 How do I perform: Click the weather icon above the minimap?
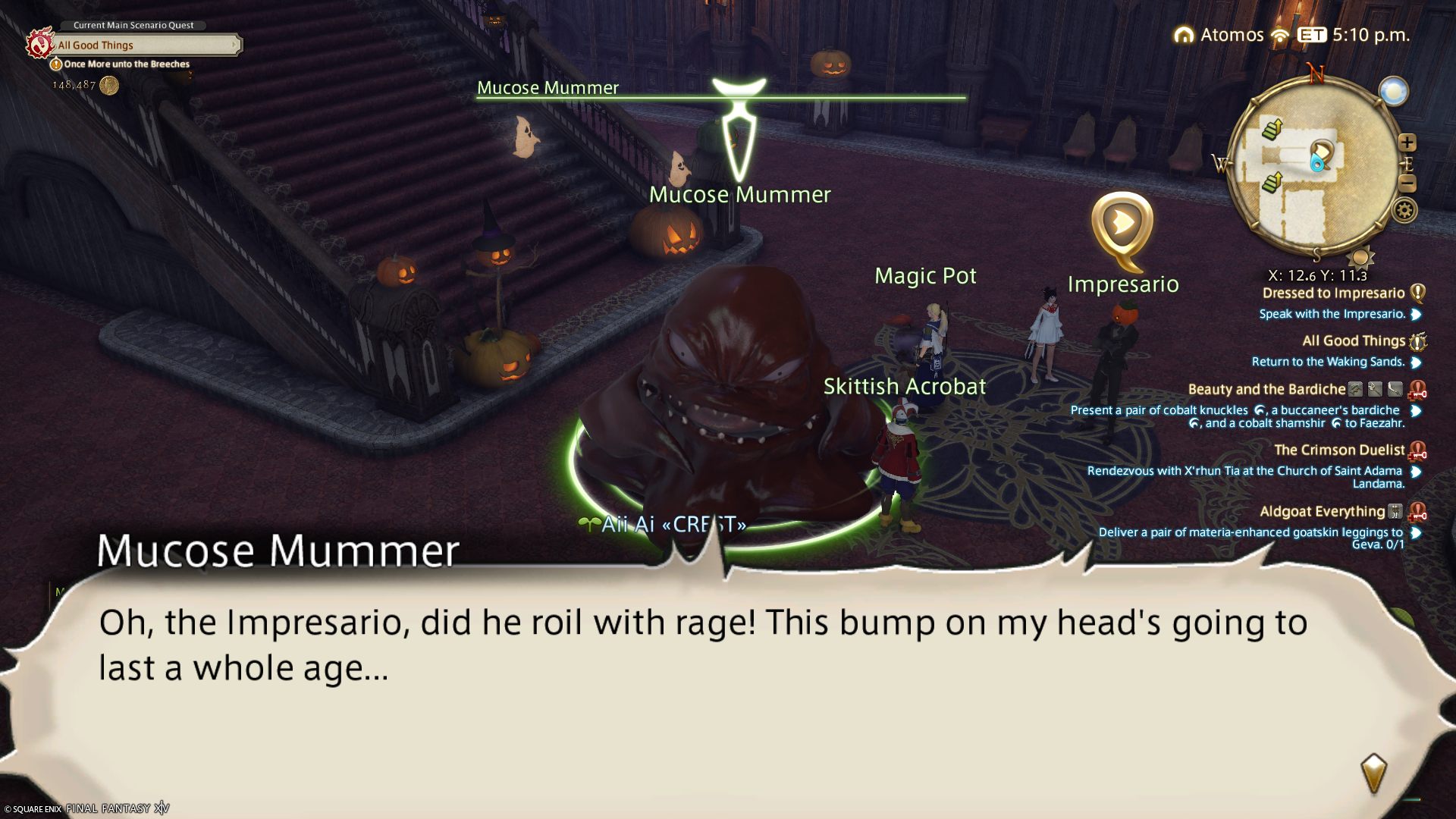1393,92
